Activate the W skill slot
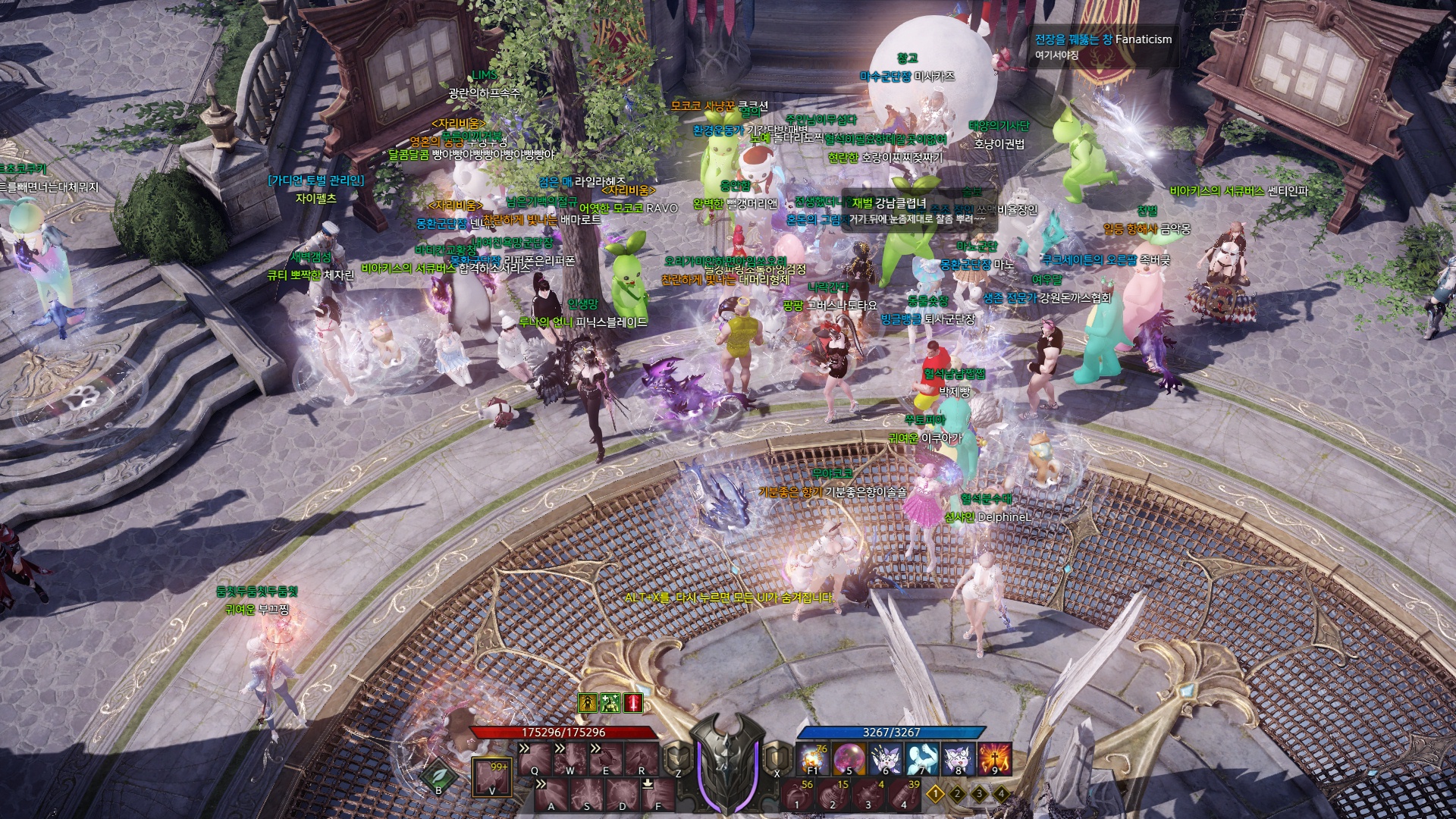The height and width of the screenshot is (819, 1456). tap(570, 758)
